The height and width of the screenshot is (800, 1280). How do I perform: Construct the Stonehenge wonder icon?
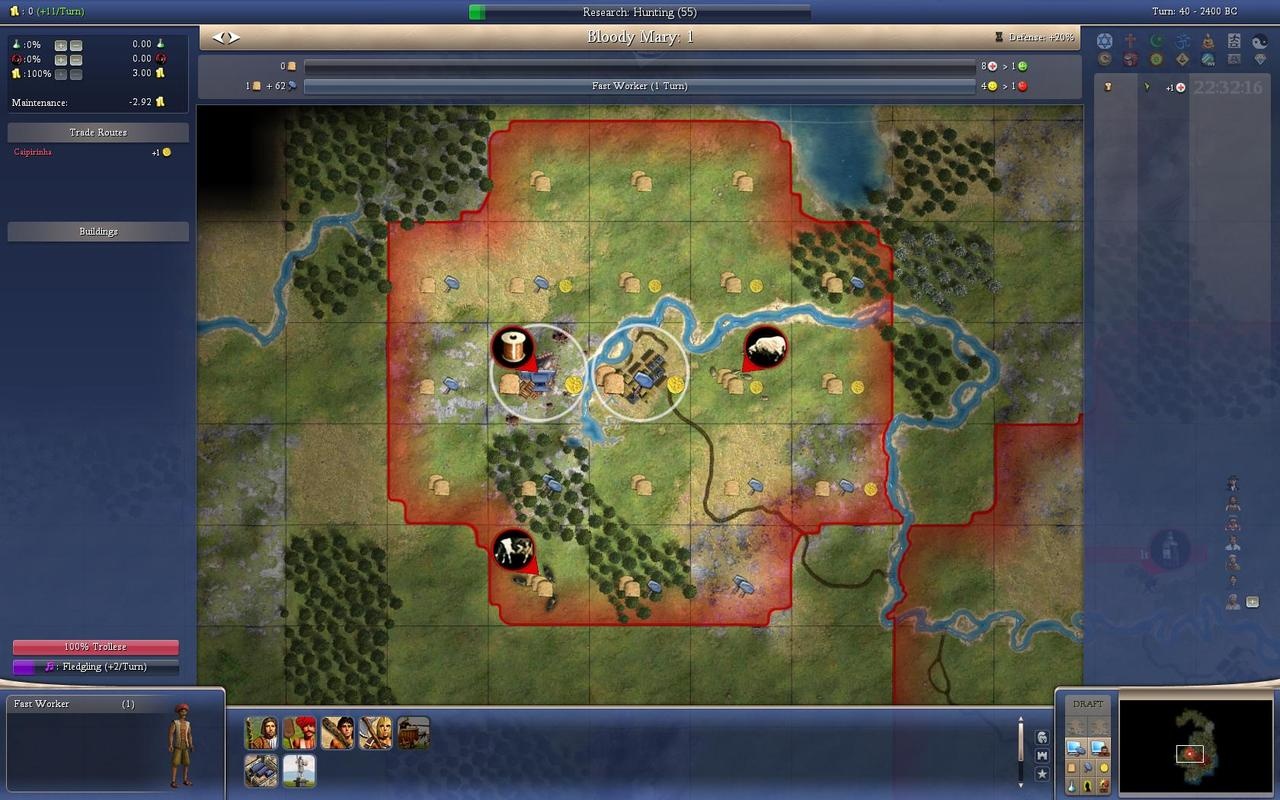pos(299,770)
